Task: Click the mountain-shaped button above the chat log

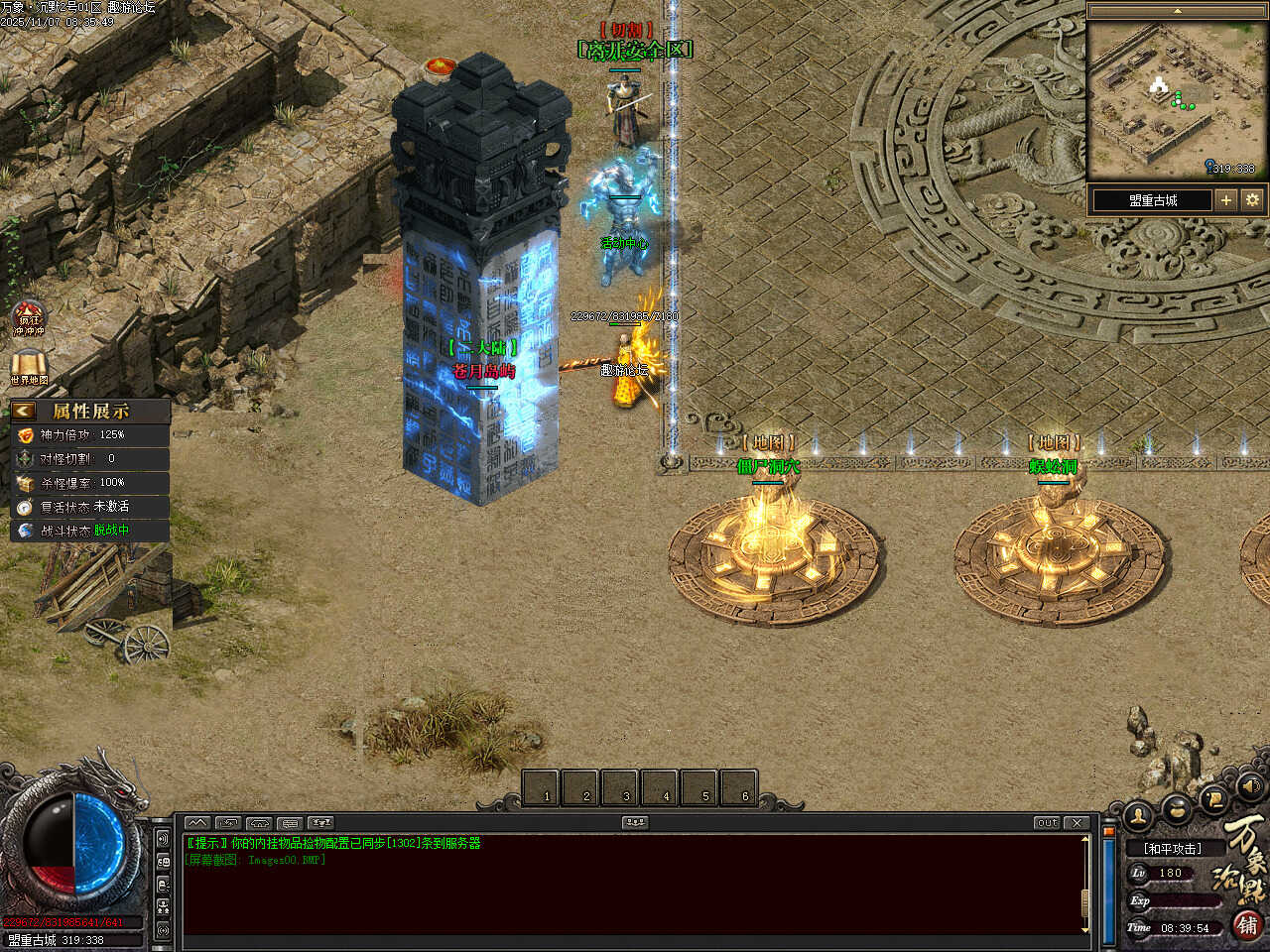Action: 197,823
